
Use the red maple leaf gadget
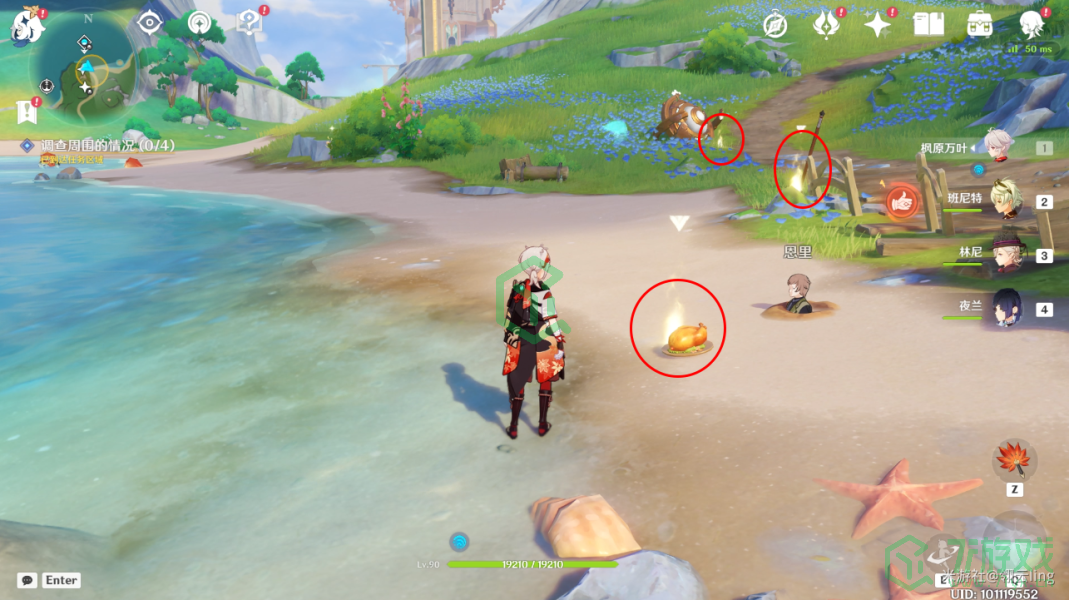[x=1014, y=461]
